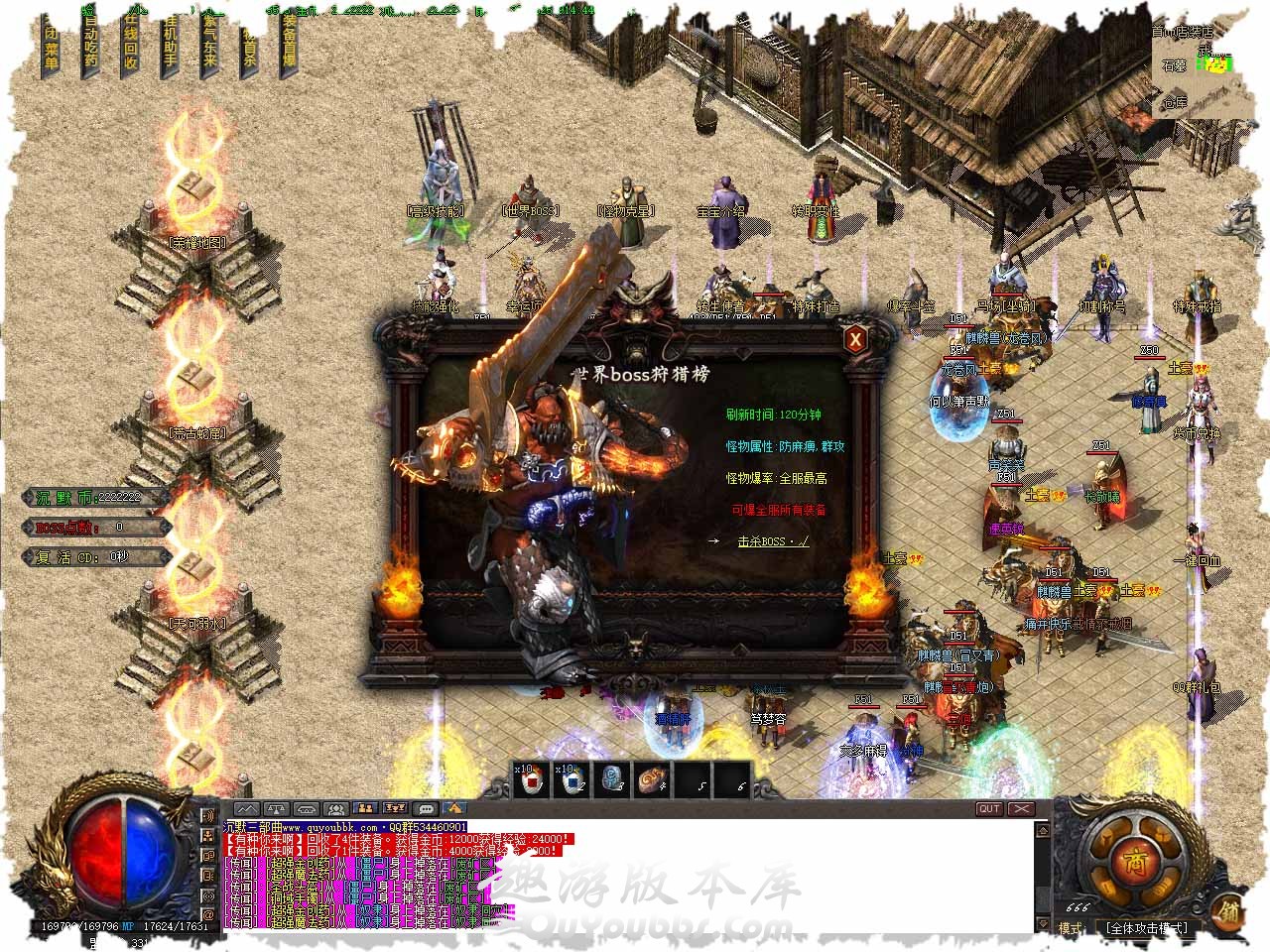Select the 祥龙地图 teleport altar label
The width and height of the screenshot is (1270, 952).
[198, 242]
